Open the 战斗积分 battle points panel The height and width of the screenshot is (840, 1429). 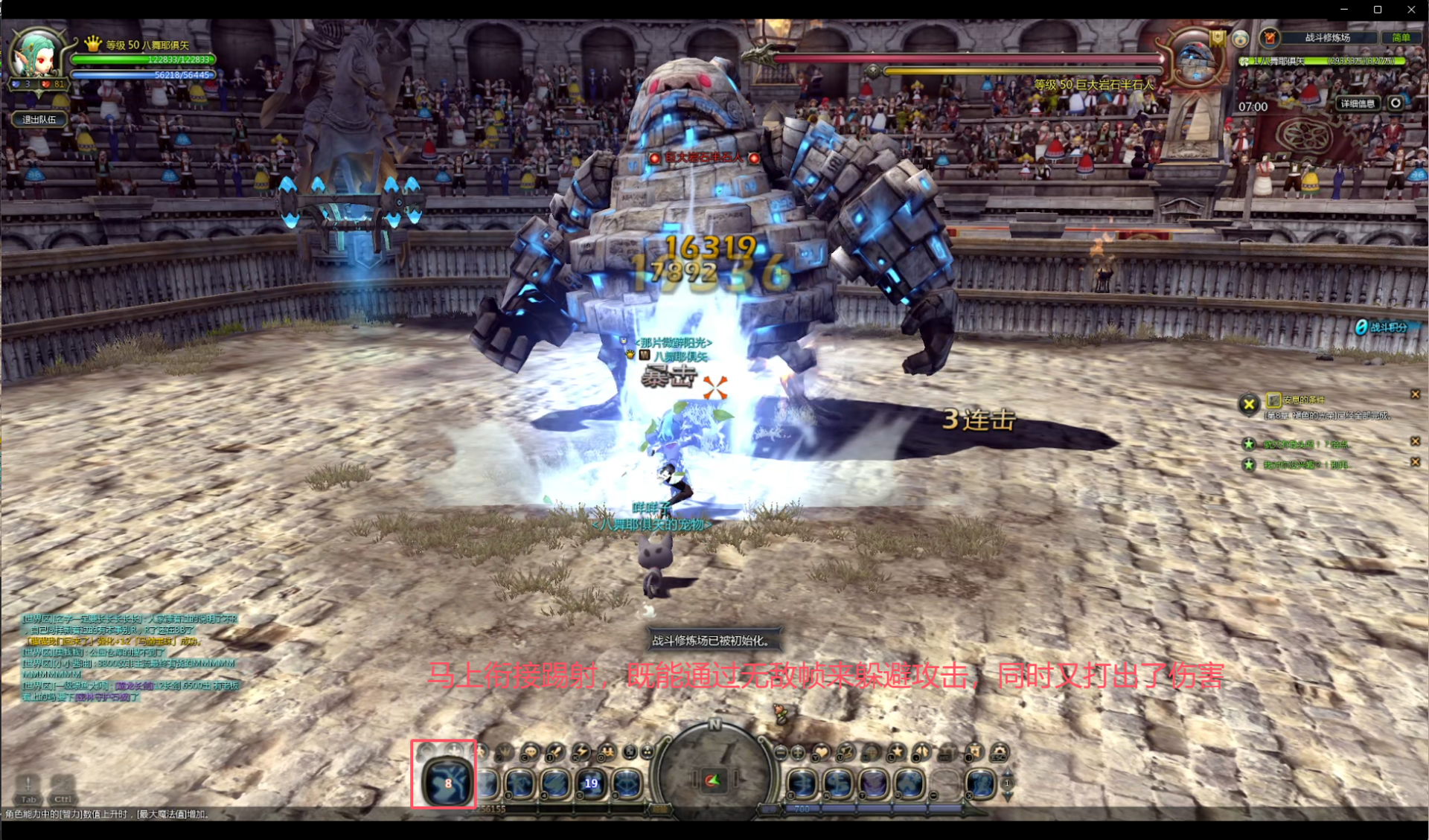(1383, 327)
